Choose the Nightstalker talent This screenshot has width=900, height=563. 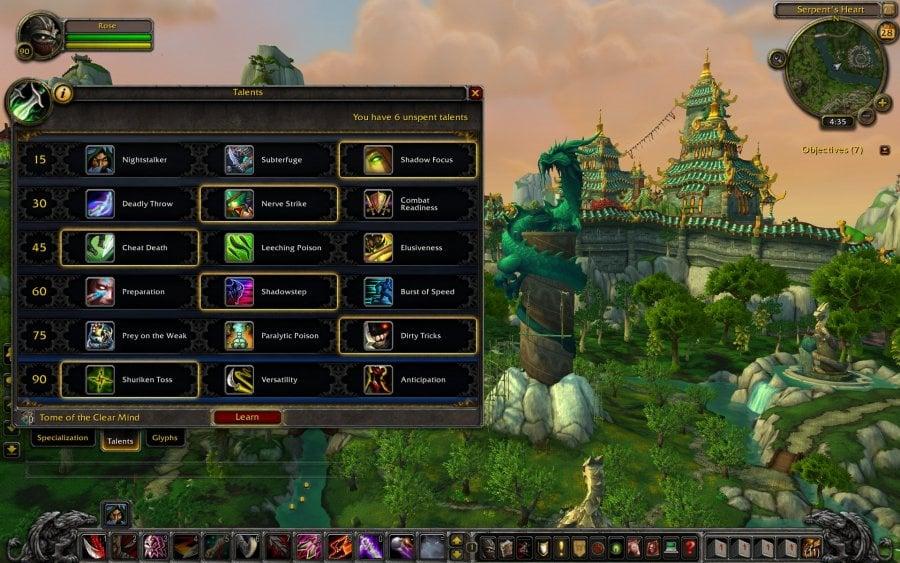point(130,160)
